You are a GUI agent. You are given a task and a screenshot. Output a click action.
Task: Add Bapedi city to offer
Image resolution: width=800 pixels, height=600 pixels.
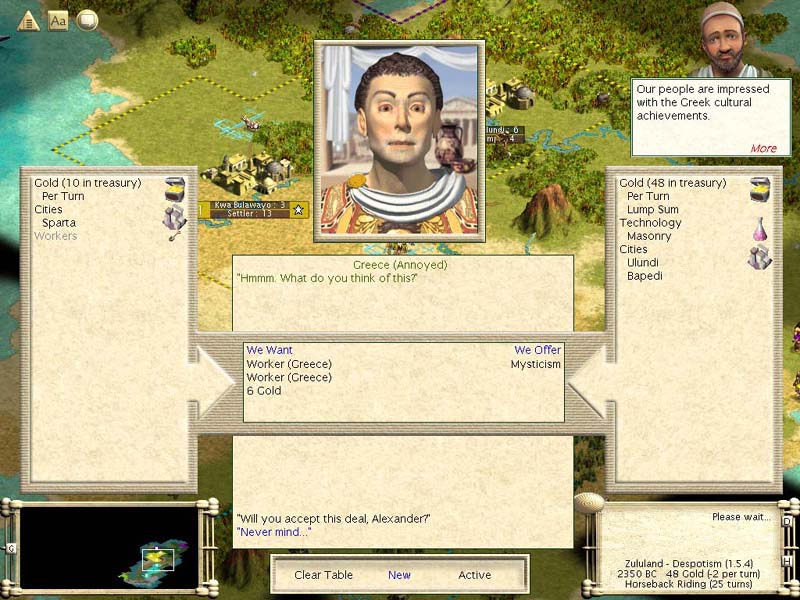pyautogui.click(x=645, y=276)
